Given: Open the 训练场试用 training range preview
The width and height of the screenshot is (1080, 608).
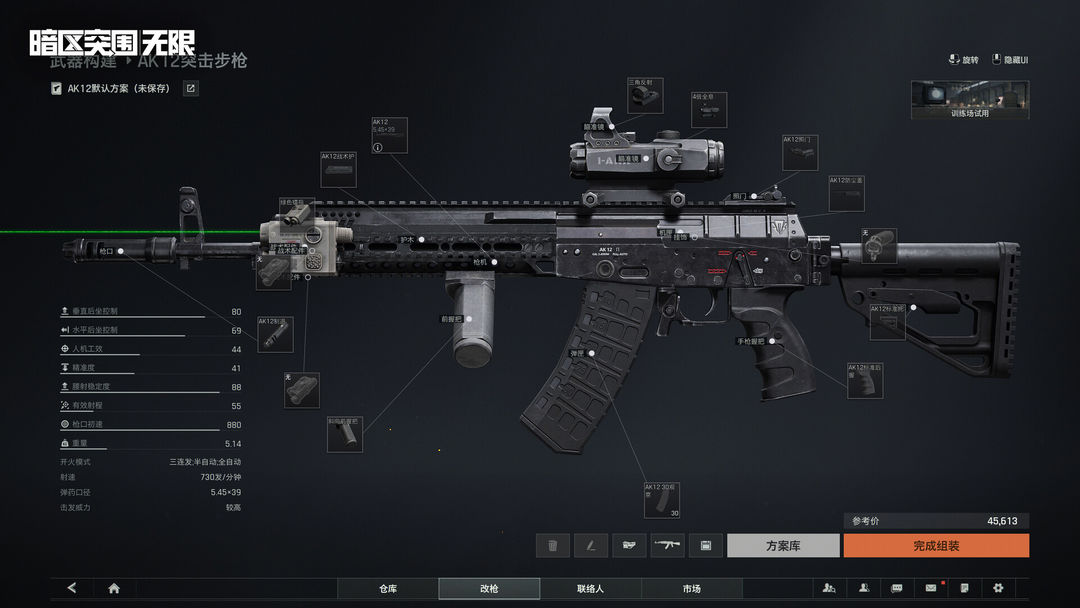Looking at the screenshot, I should pyautogui.click(x=969, y=100).
